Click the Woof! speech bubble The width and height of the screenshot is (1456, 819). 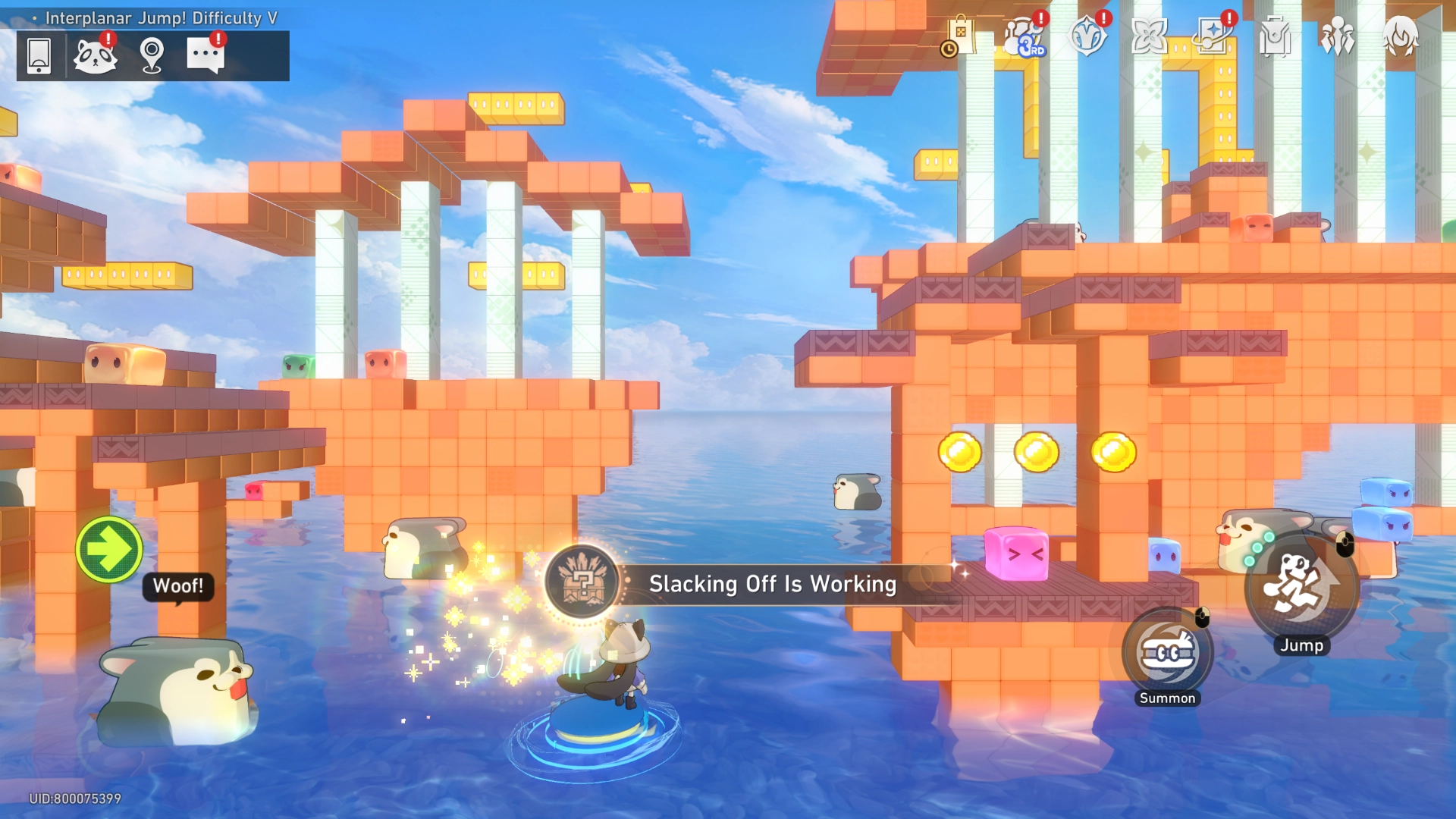[179, 585]
